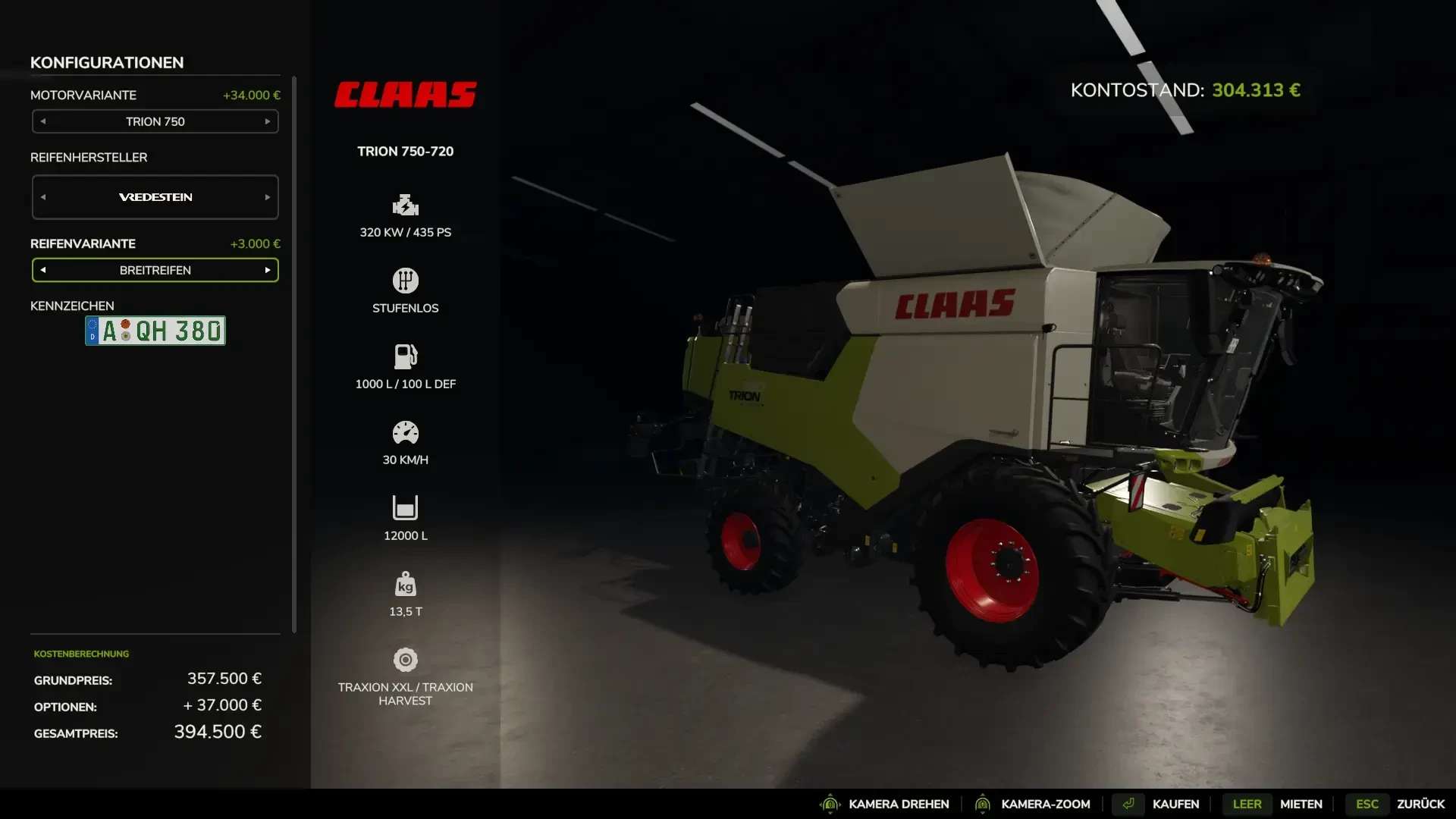Switch to next tire manufacturer after Vredestein
Screen dimensions: 1456x819
(x=268, y=197)
